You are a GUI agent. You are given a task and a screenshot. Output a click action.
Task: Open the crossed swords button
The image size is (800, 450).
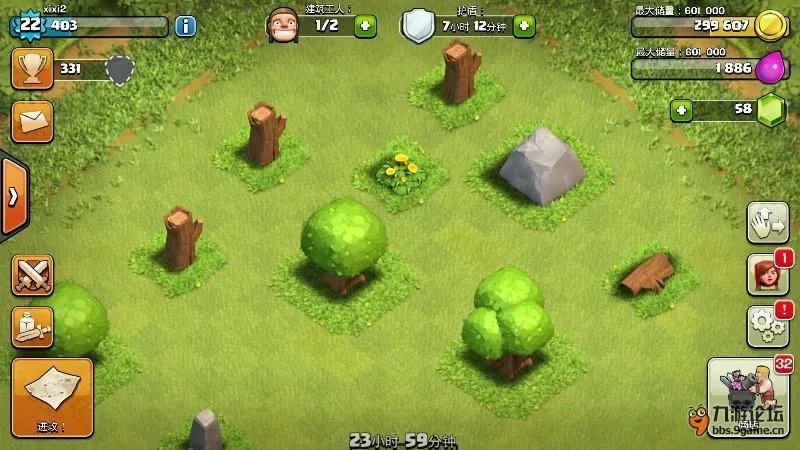[x=32, y=275]
